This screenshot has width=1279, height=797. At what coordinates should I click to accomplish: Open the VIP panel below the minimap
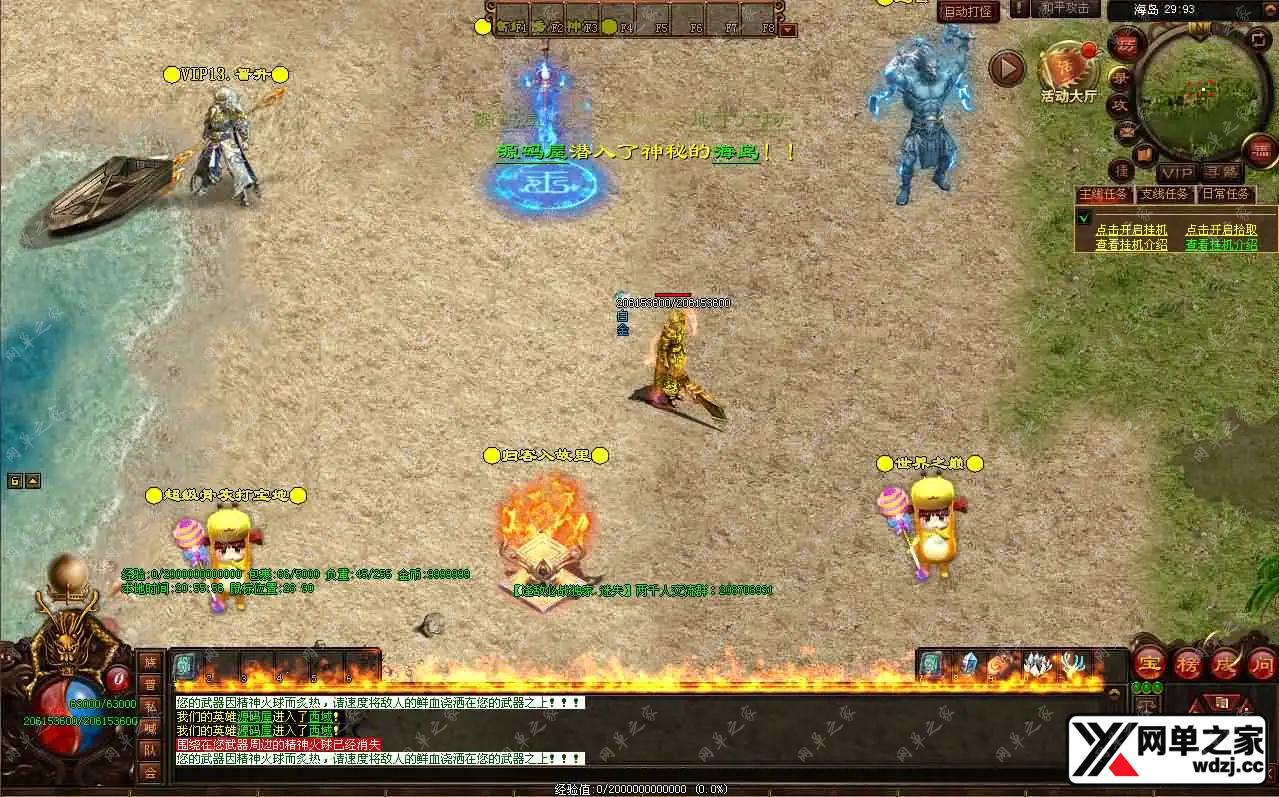pos(1176,173)
